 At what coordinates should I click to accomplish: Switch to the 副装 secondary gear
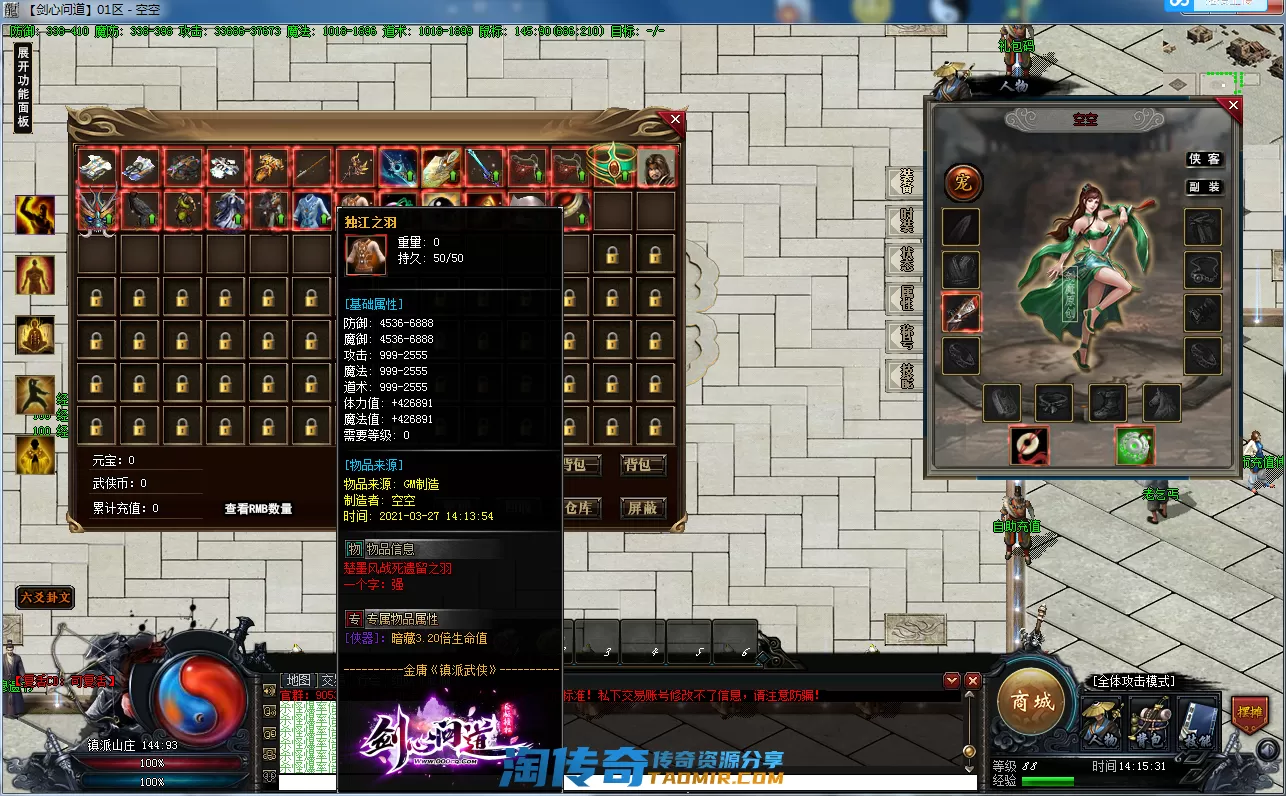1205,187
